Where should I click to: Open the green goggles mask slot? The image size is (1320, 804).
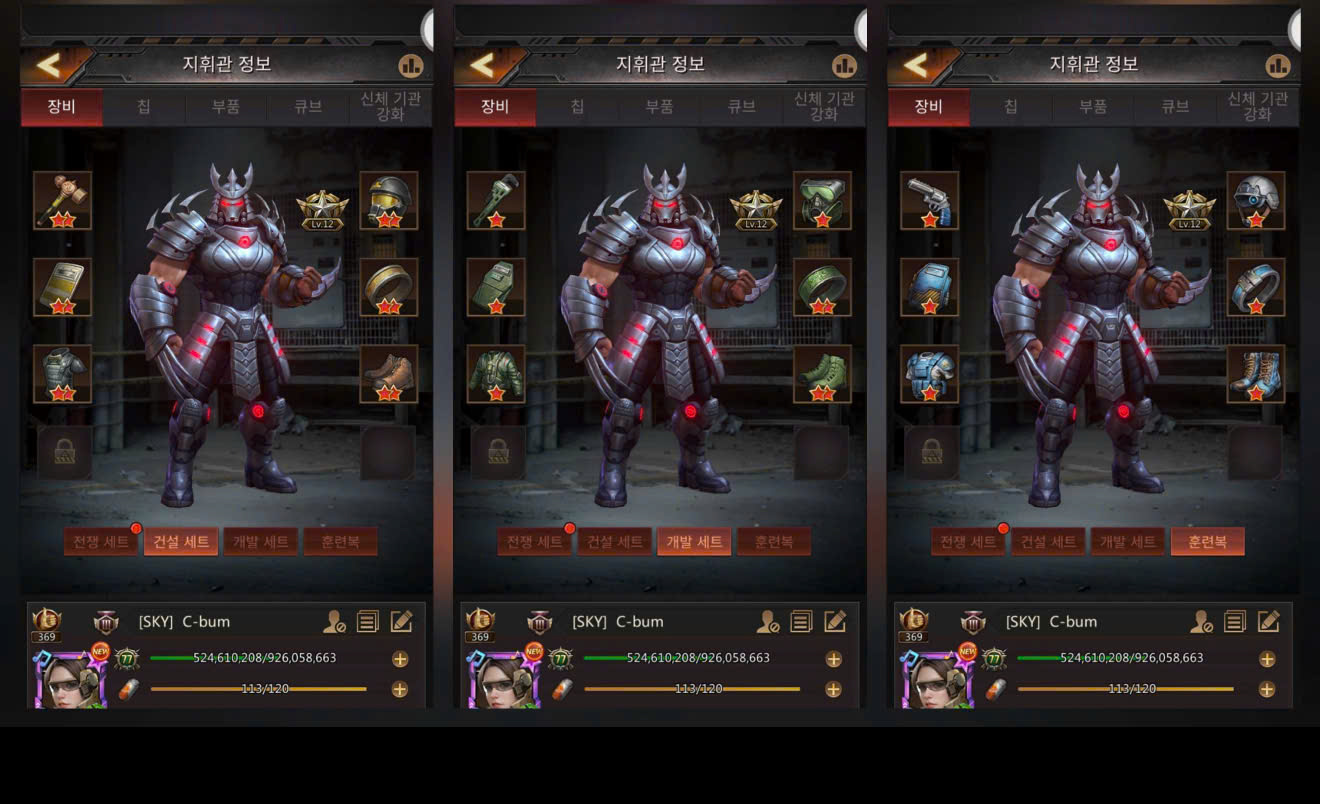point(822,200)
